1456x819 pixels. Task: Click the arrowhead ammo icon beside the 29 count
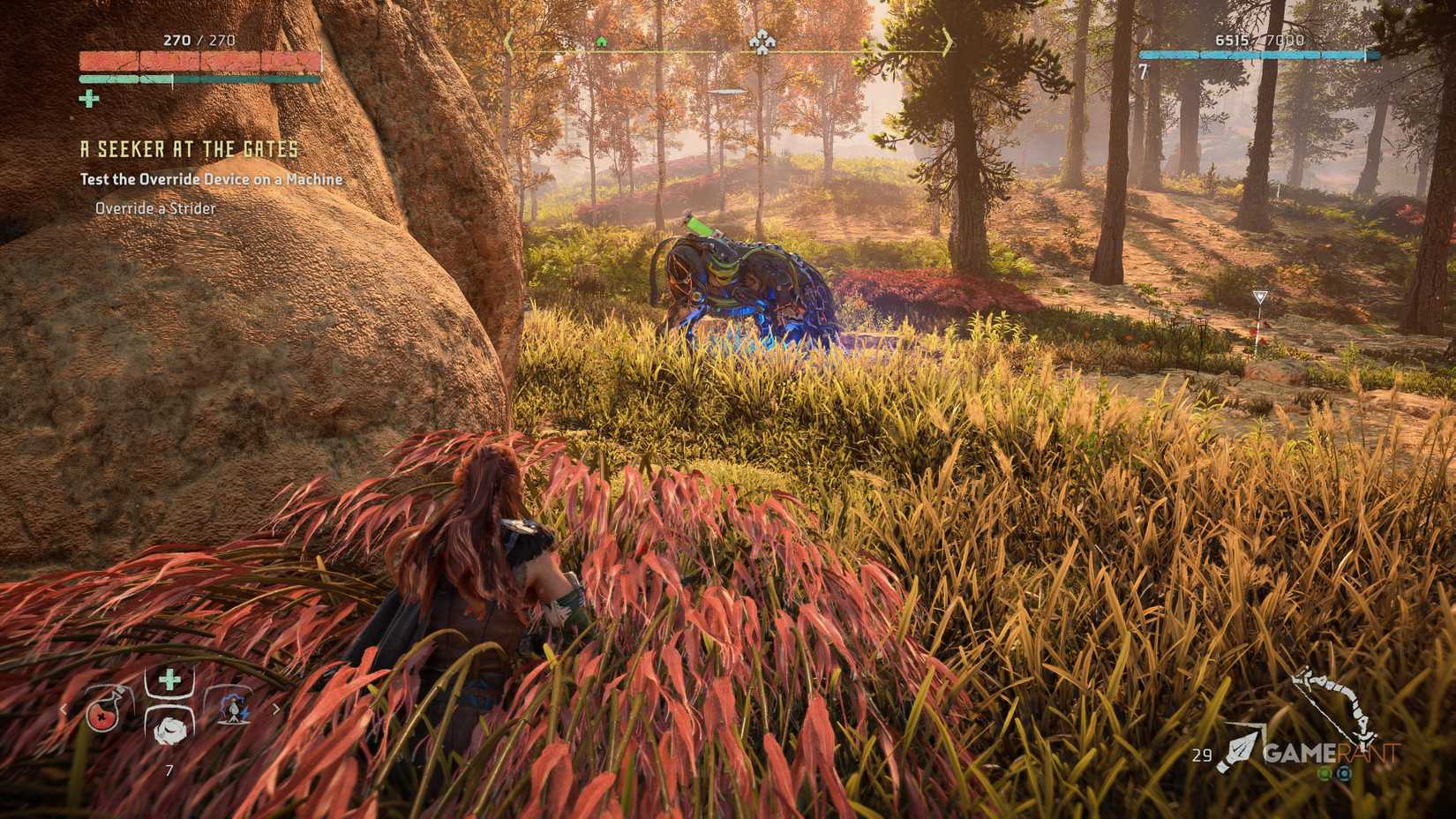tap(1241, 748)
